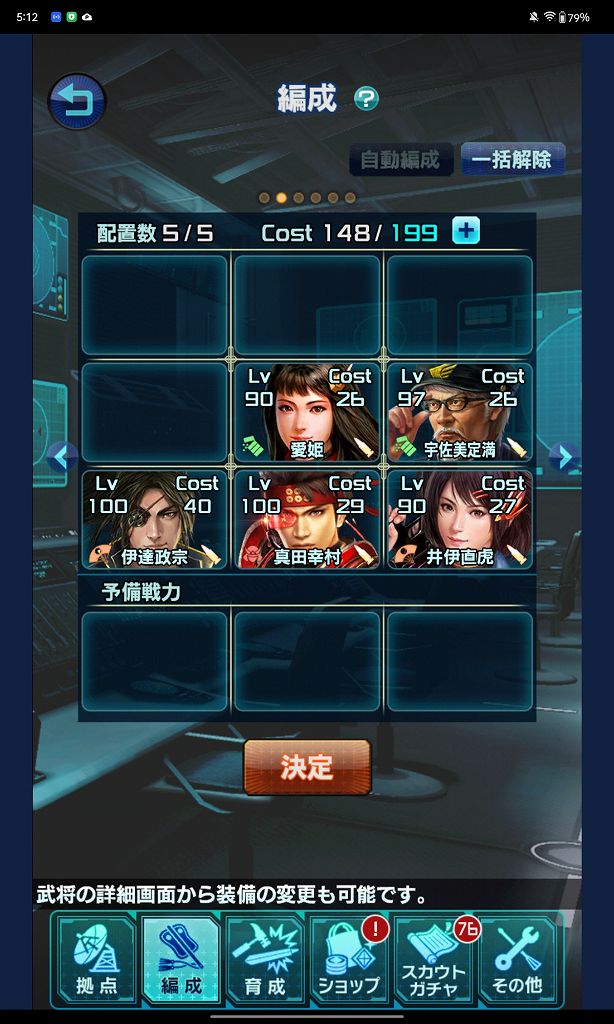Switch to the 編成 formation tab
Viewport: 614px width, 1024px height.
coord(181,961)
